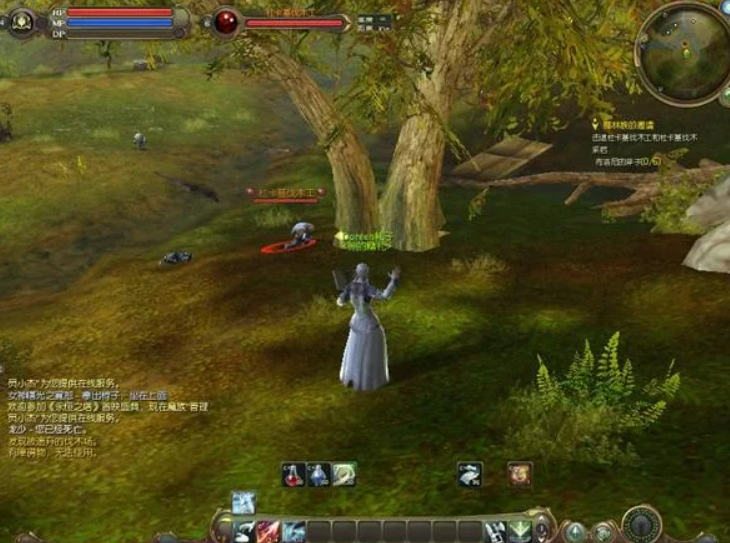Screen dimensions: 730x543
Task: Use the red health potion
Action: click(x=293, y=474)
